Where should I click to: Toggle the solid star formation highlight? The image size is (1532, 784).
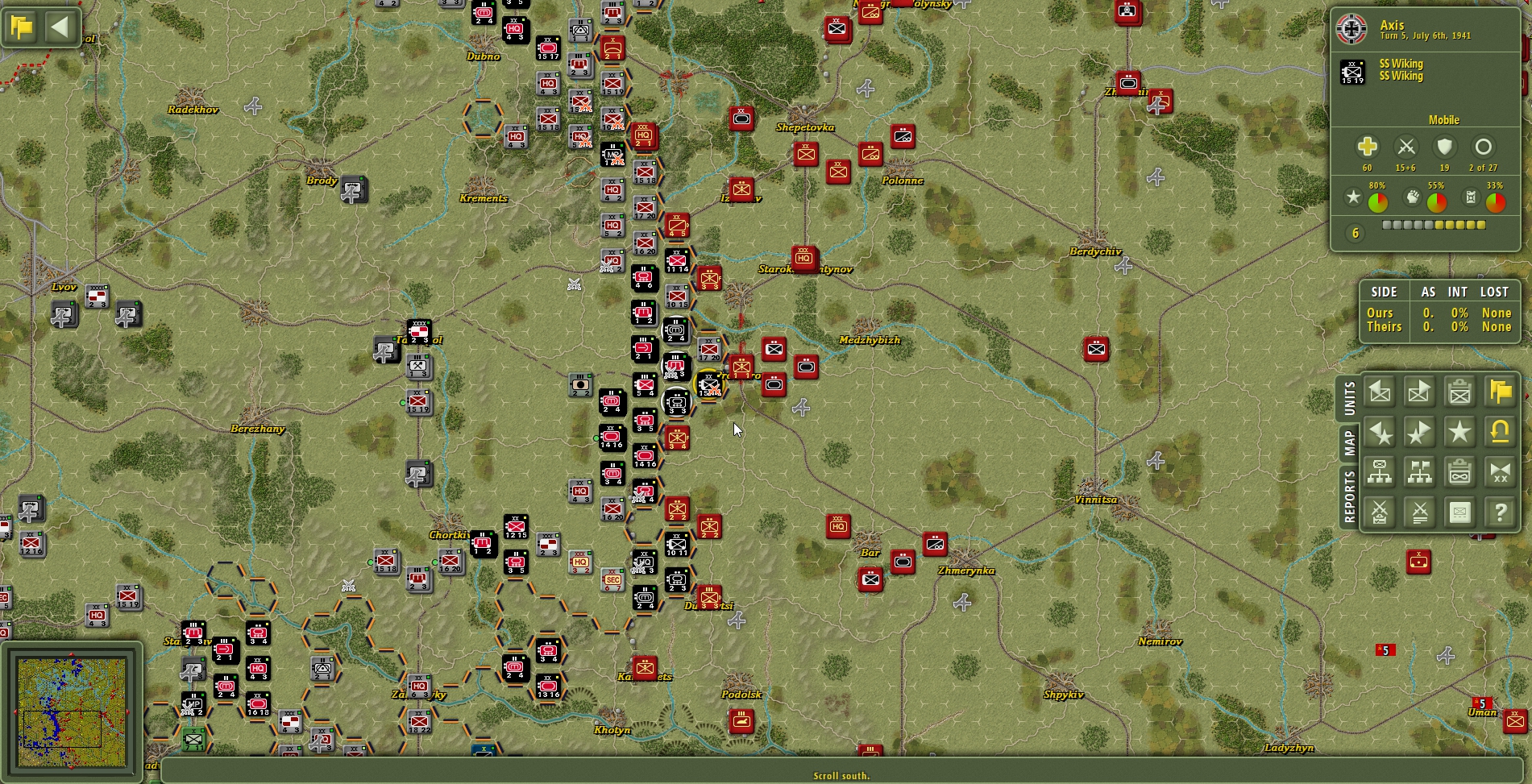[x=1460, y=432]
